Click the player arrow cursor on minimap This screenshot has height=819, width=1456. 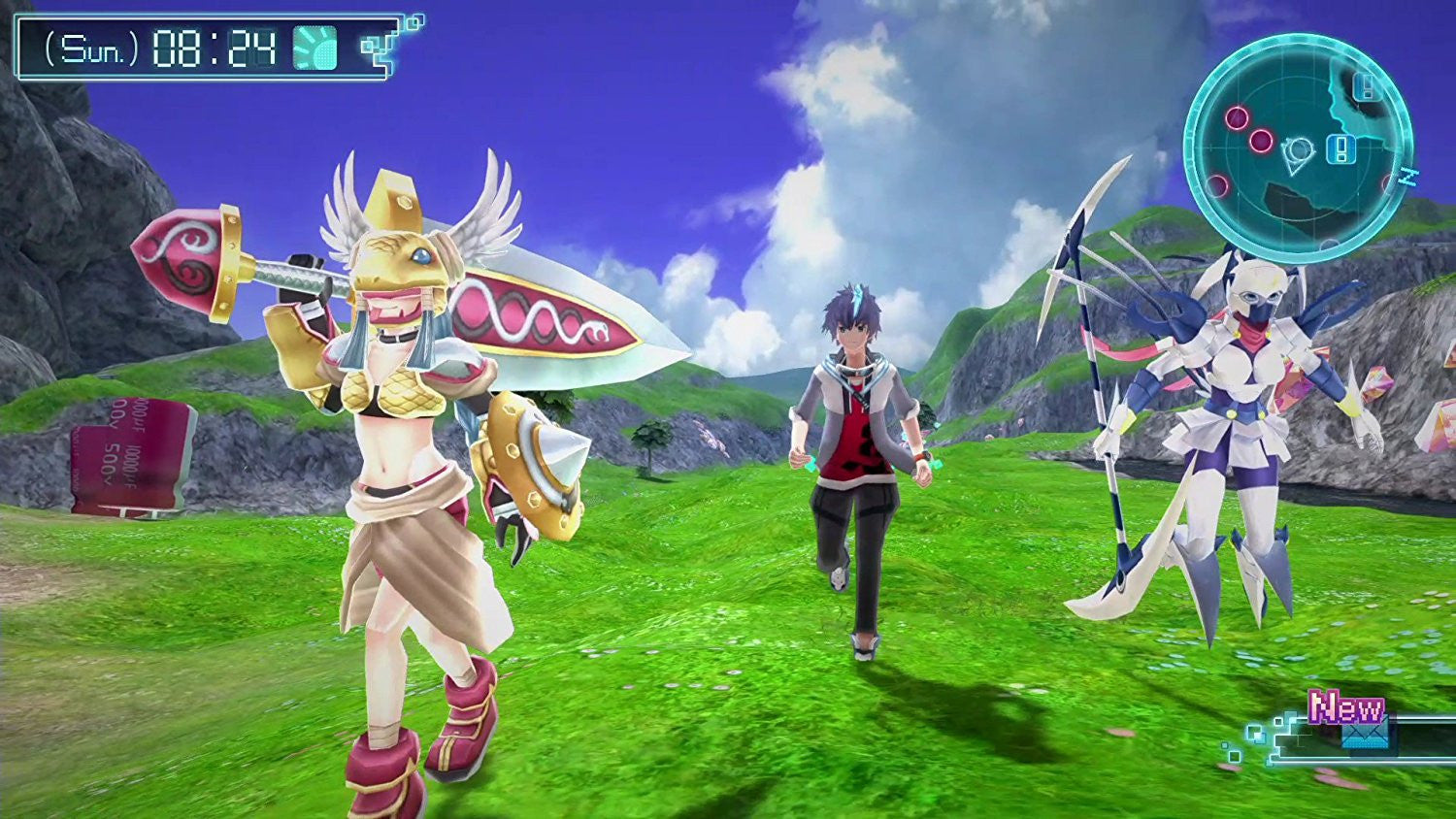[1298, 153]
